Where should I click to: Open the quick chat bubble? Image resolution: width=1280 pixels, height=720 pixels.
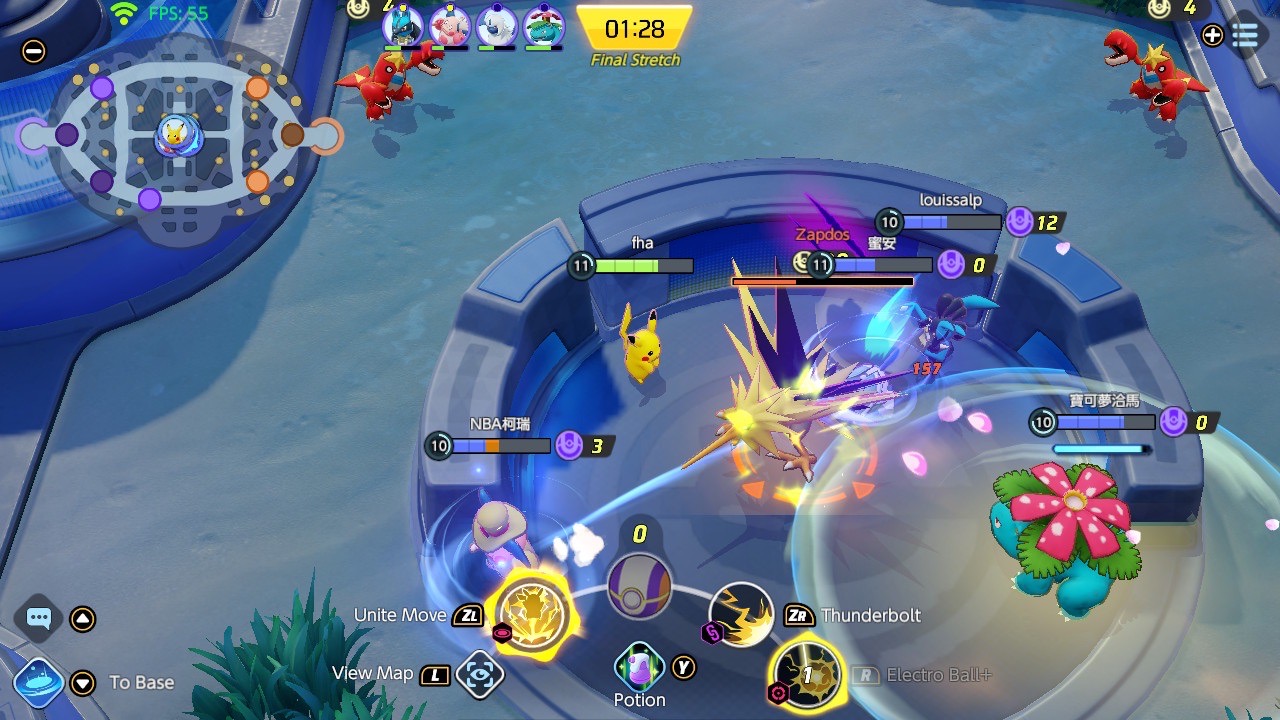(x=39, y=618)
